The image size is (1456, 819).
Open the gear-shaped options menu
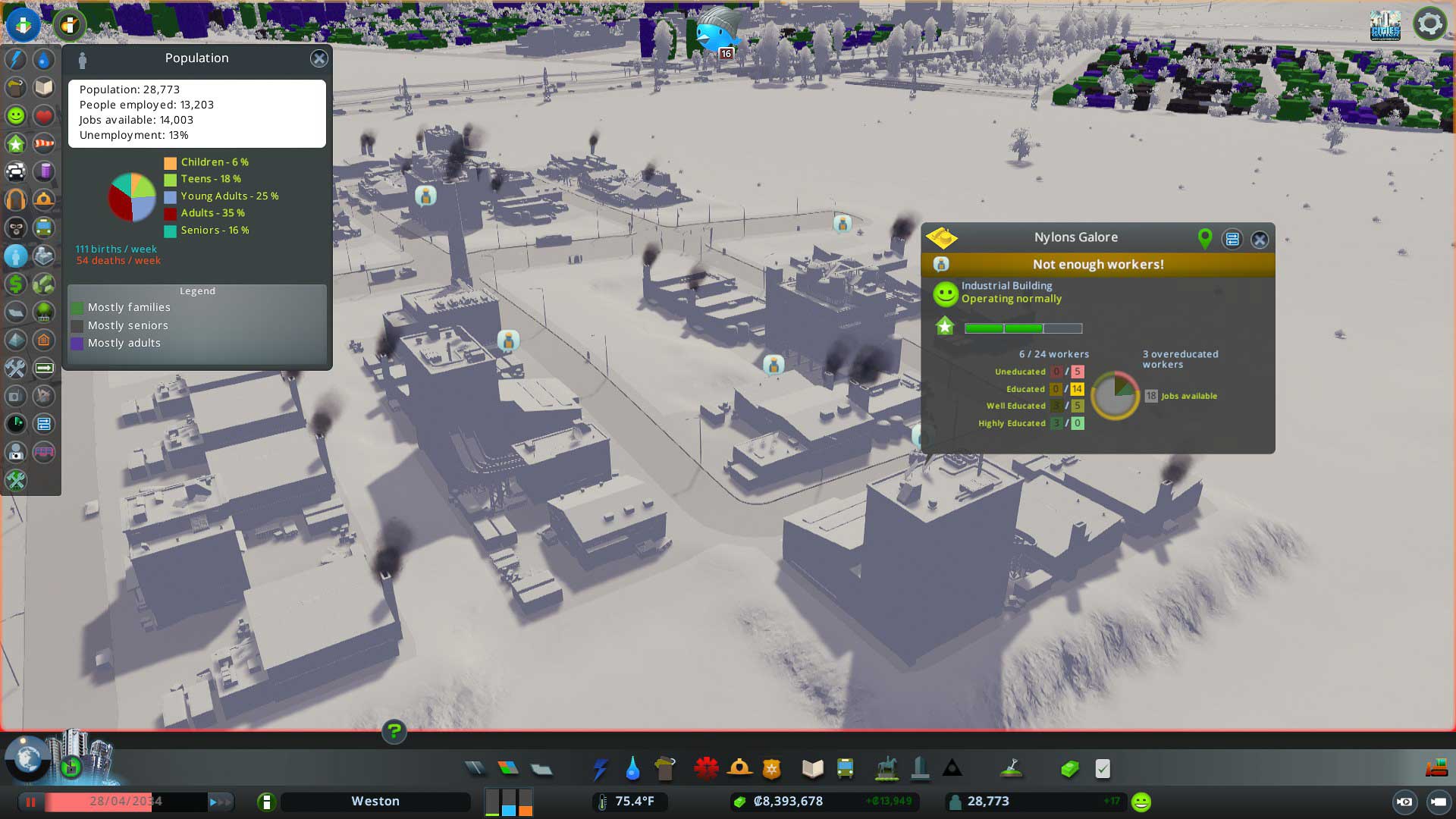point(1429,24)
